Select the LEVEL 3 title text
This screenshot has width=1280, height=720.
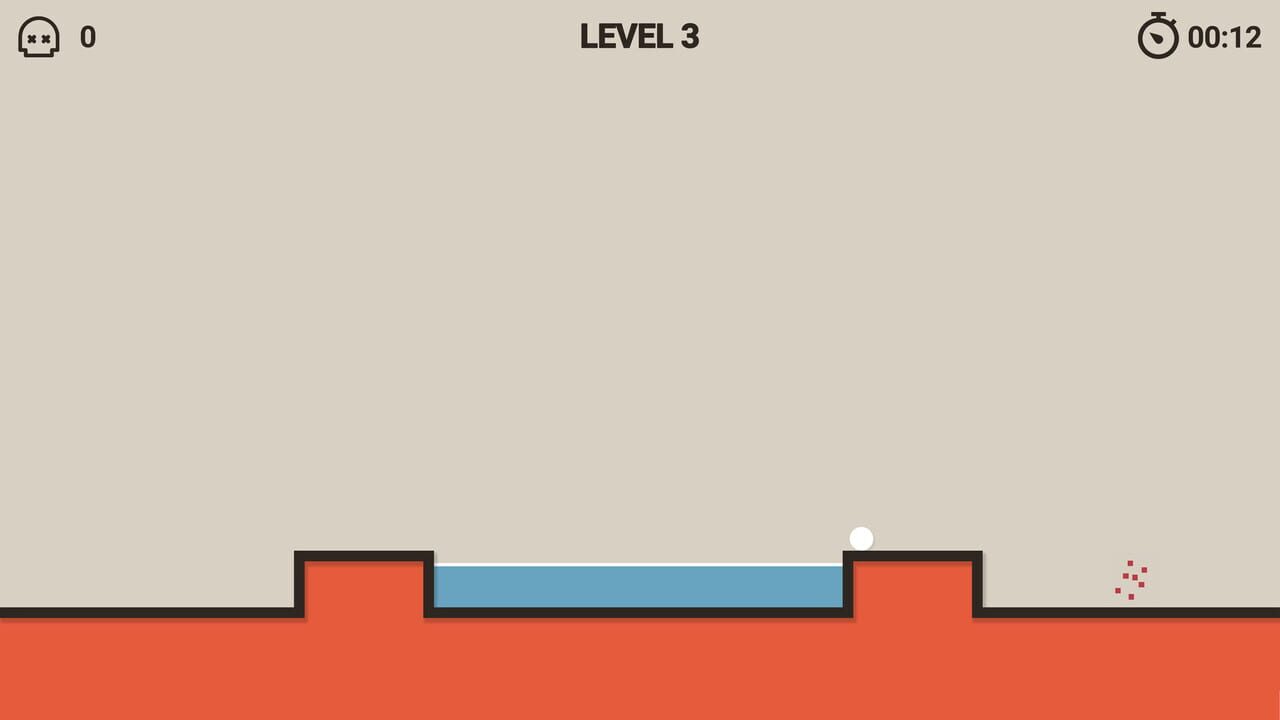pyautogui.click(x=639, y=37)
